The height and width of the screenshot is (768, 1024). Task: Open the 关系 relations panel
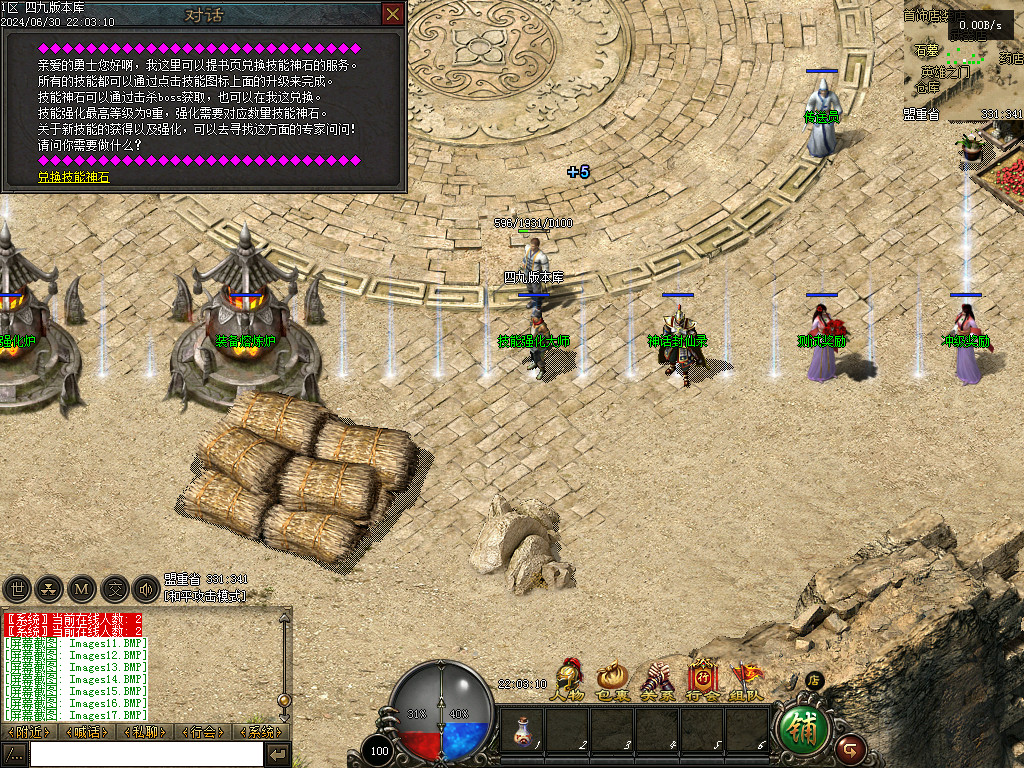657,680
